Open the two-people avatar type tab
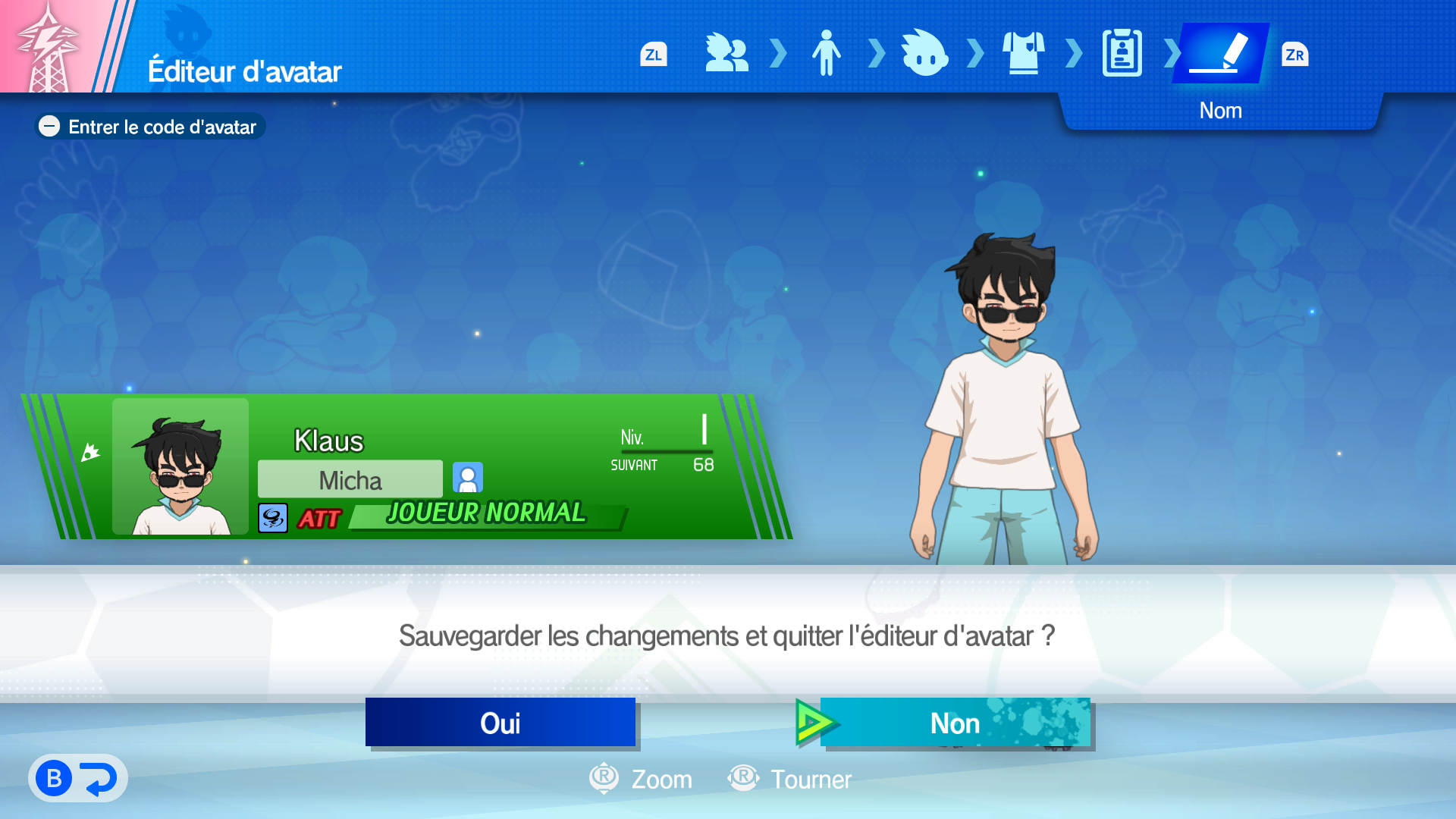Image resolution: width=1456 pixels, height=819 pixels. 726,53
